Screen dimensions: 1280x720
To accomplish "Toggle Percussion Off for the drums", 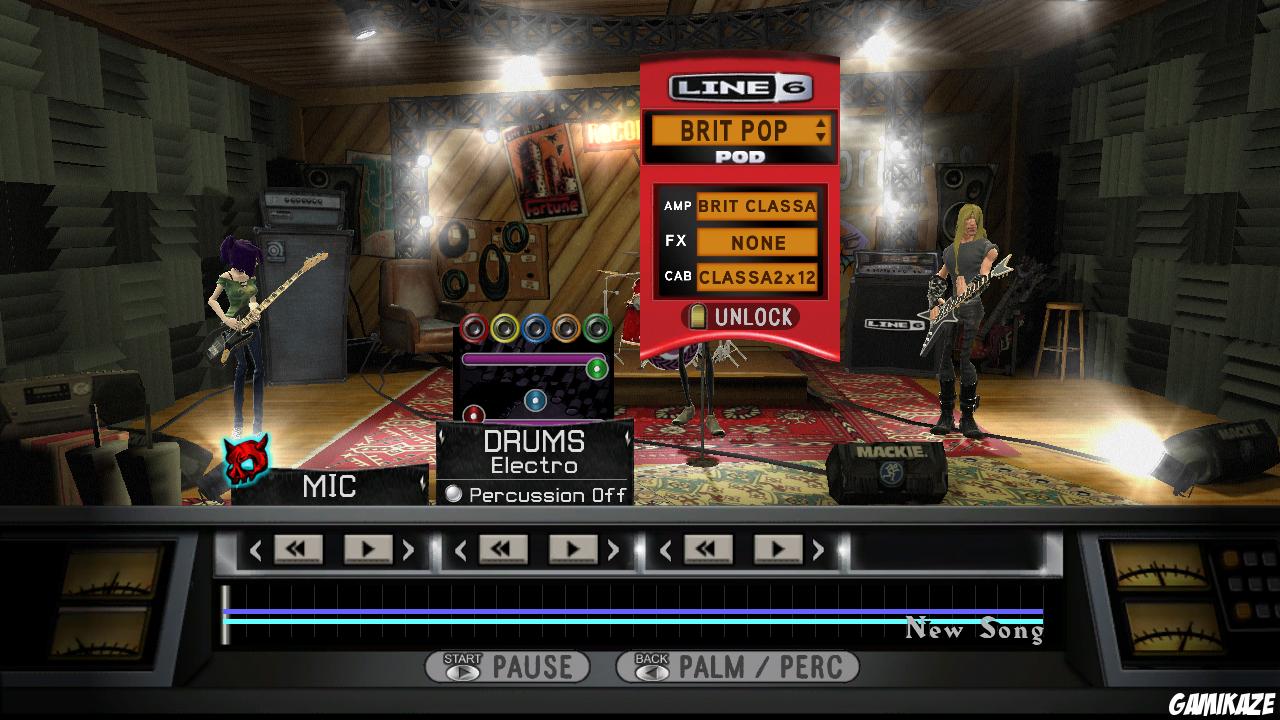I will [x=452, y=494].
